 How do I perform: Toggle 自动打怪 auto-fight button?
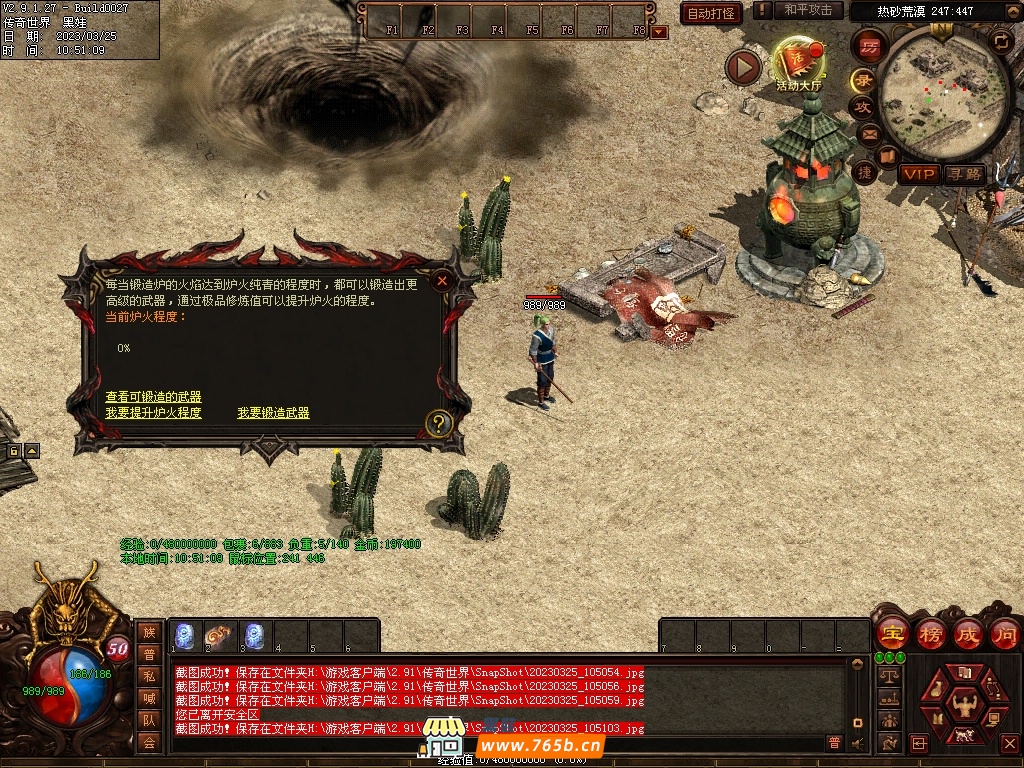point(711,14)
